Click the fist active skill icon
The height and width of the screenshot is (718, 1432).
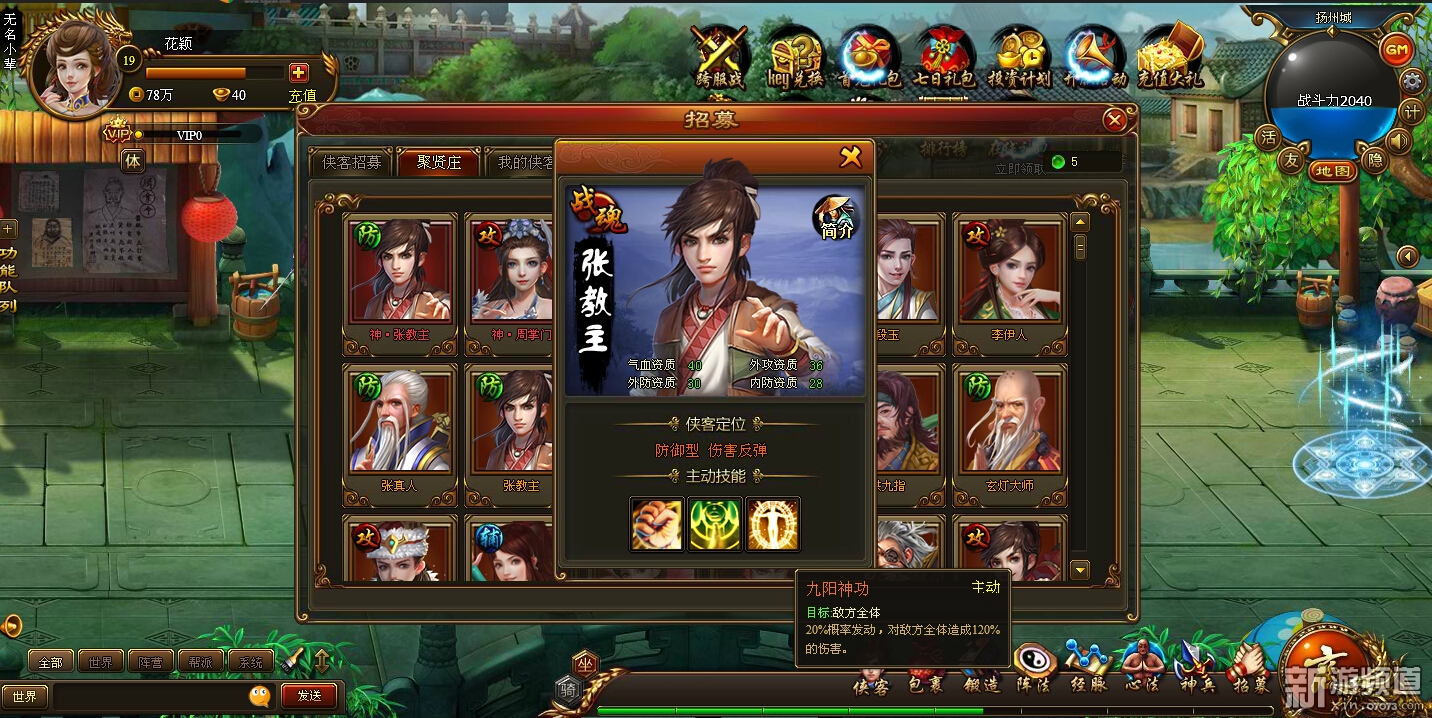coord(657,525)
